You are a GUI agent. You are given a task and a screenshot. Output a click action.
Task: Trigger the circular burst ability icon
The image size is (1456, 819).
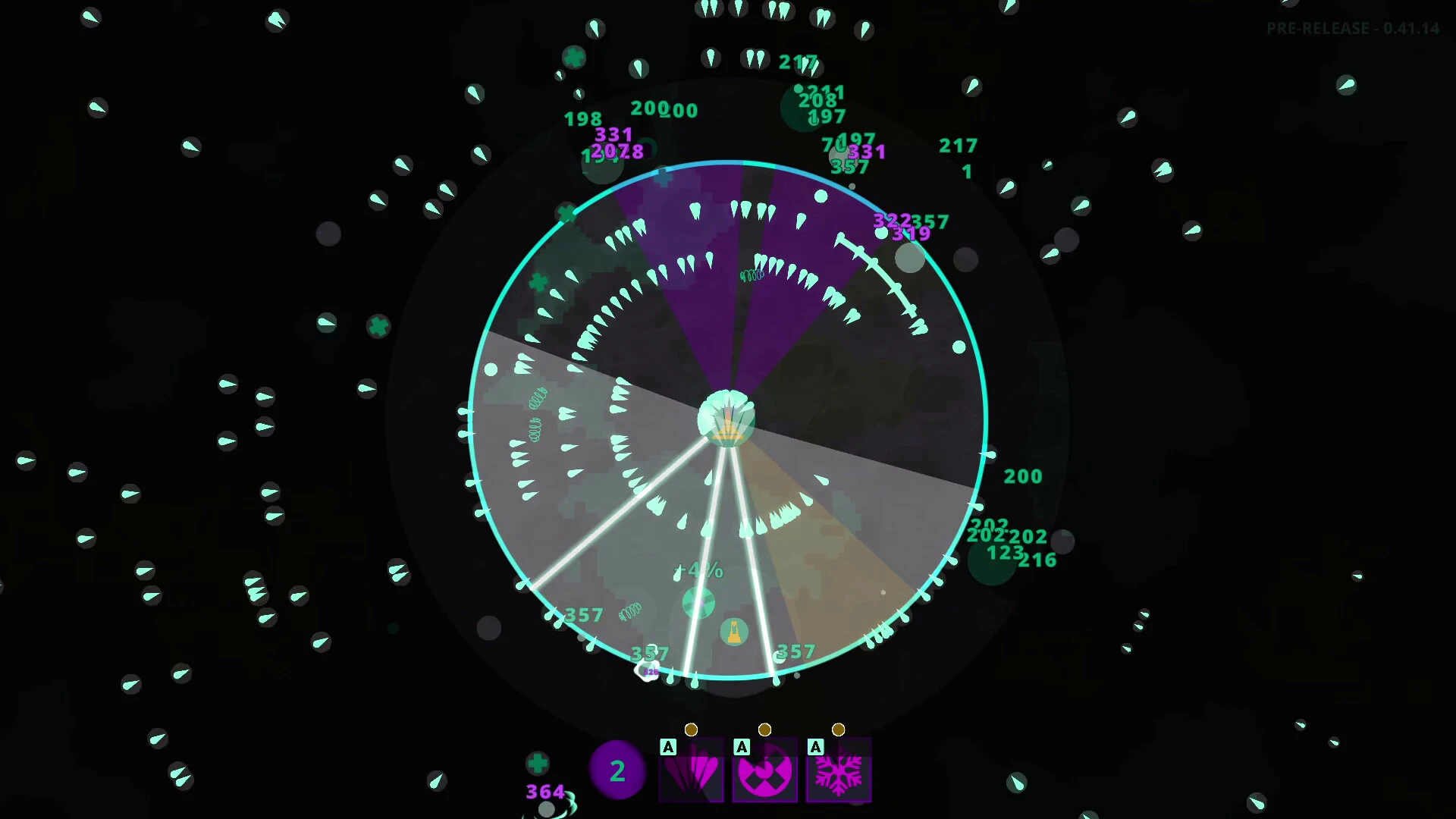(764, 770)
